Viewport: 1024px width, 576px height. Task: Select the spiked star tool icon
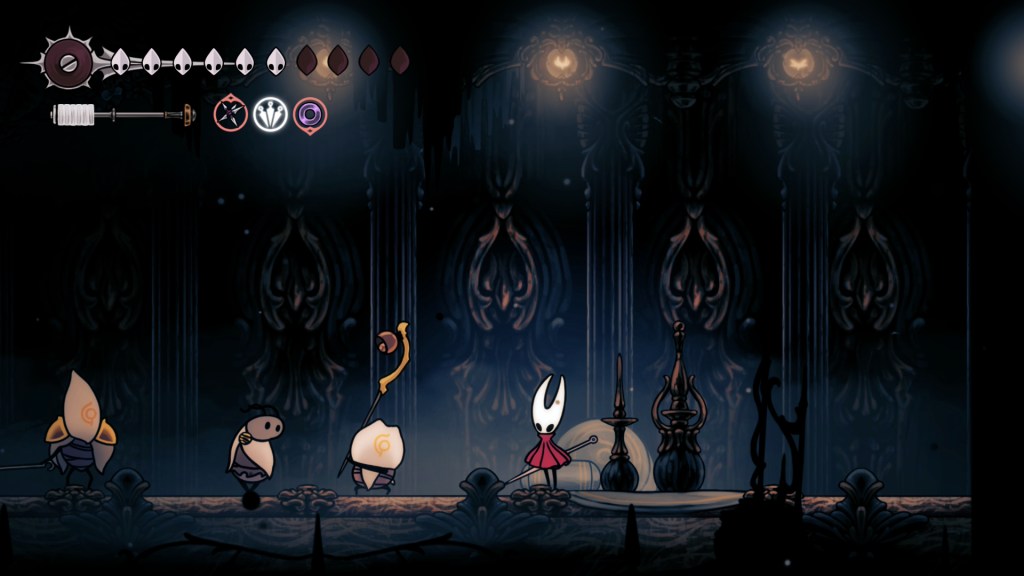[x=231, y=114]
